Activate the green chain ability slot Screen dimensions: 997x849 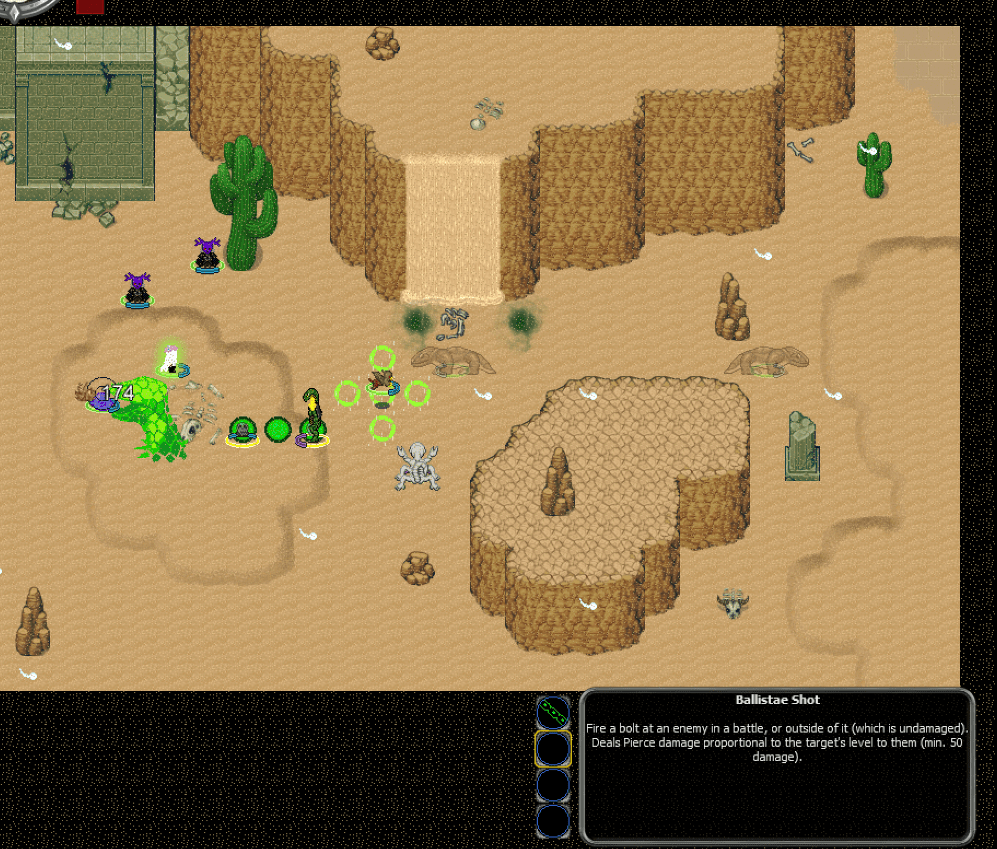[x=553, y=712]
